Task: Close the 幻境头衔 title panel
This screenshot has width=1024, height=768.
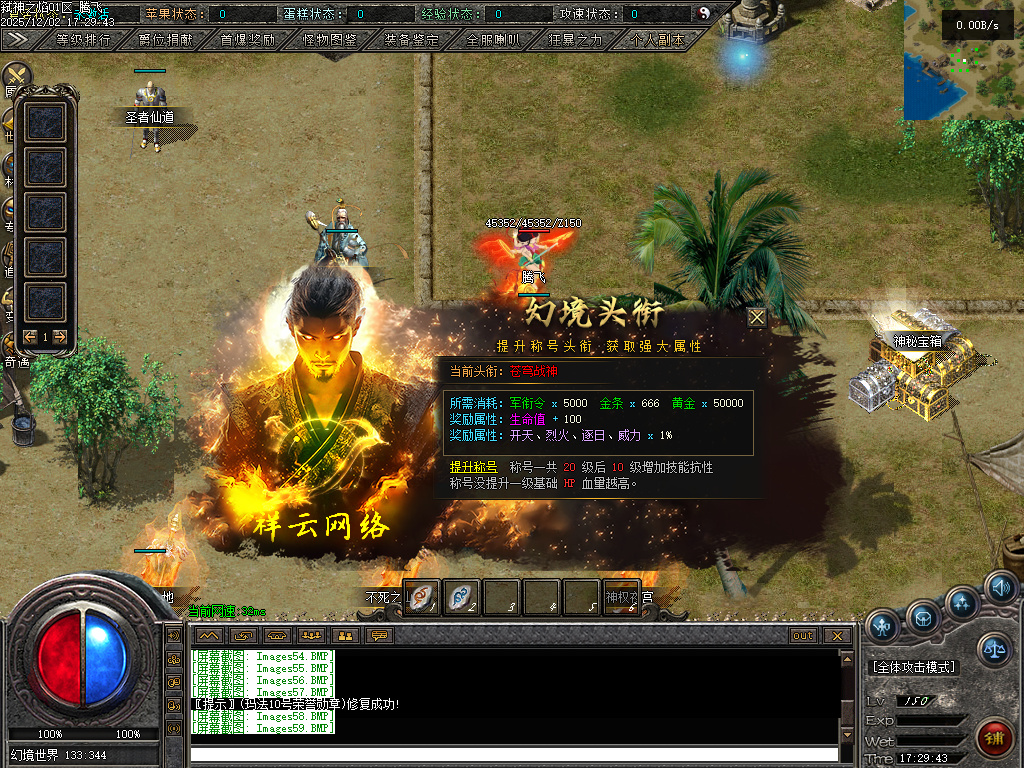Action: point(757,317)
